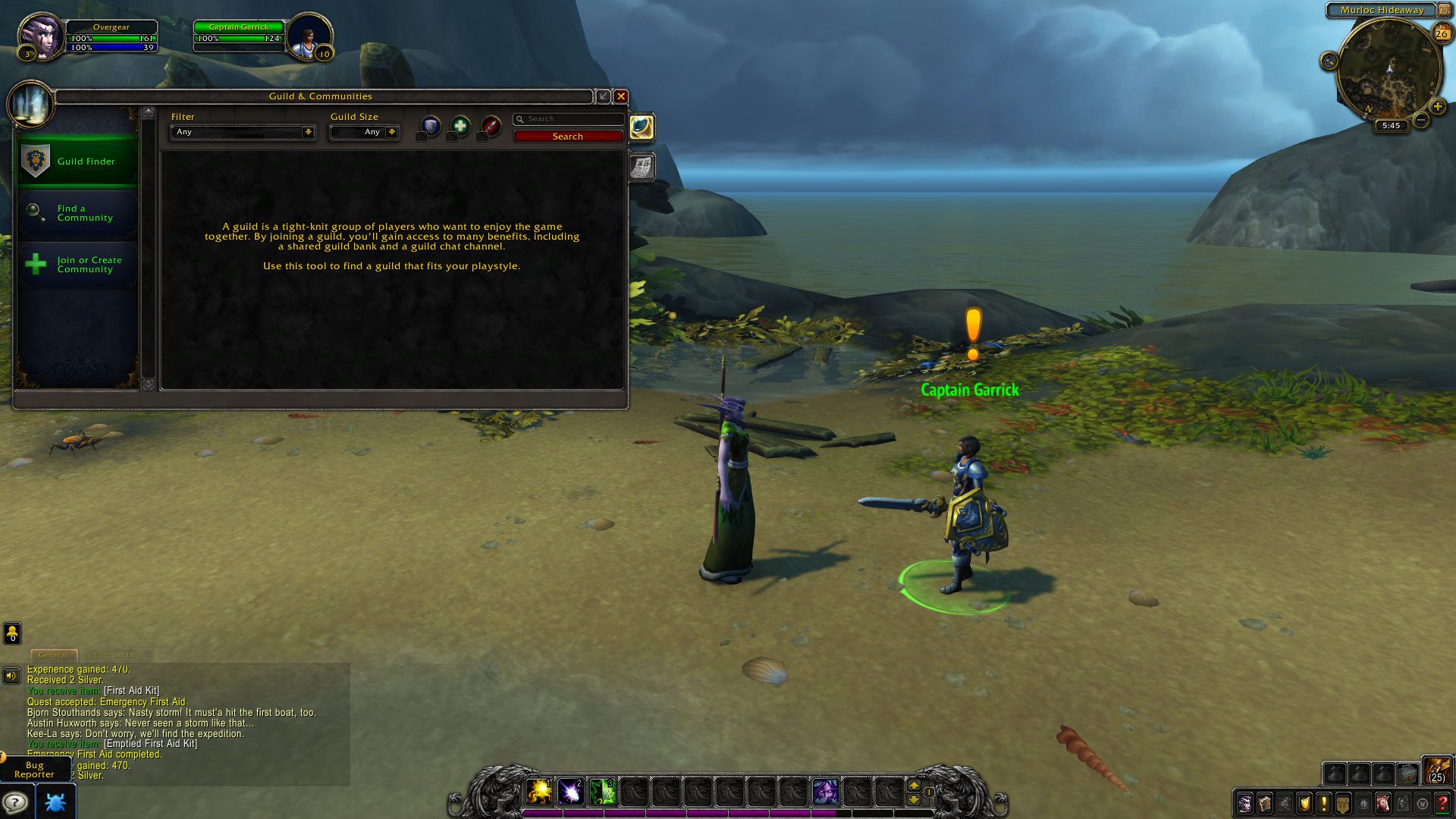Viewport: 1456px width, 819px height.
Task: Select the Find a Community sidebar tab
Action: tap(76, 213)
